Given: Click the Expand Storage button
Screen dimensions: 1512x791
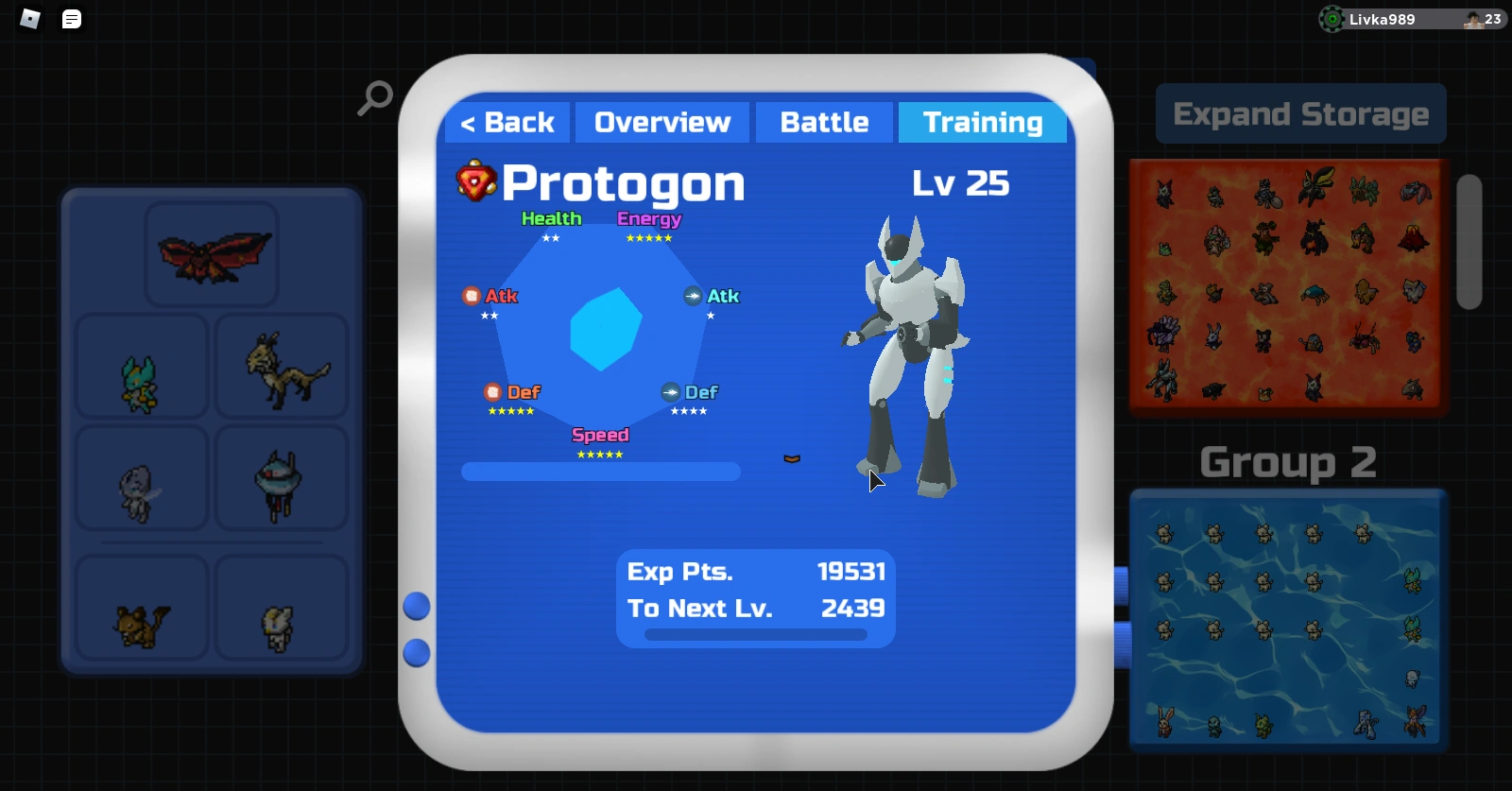Looking at the screenshot, I should point(1300,113).
